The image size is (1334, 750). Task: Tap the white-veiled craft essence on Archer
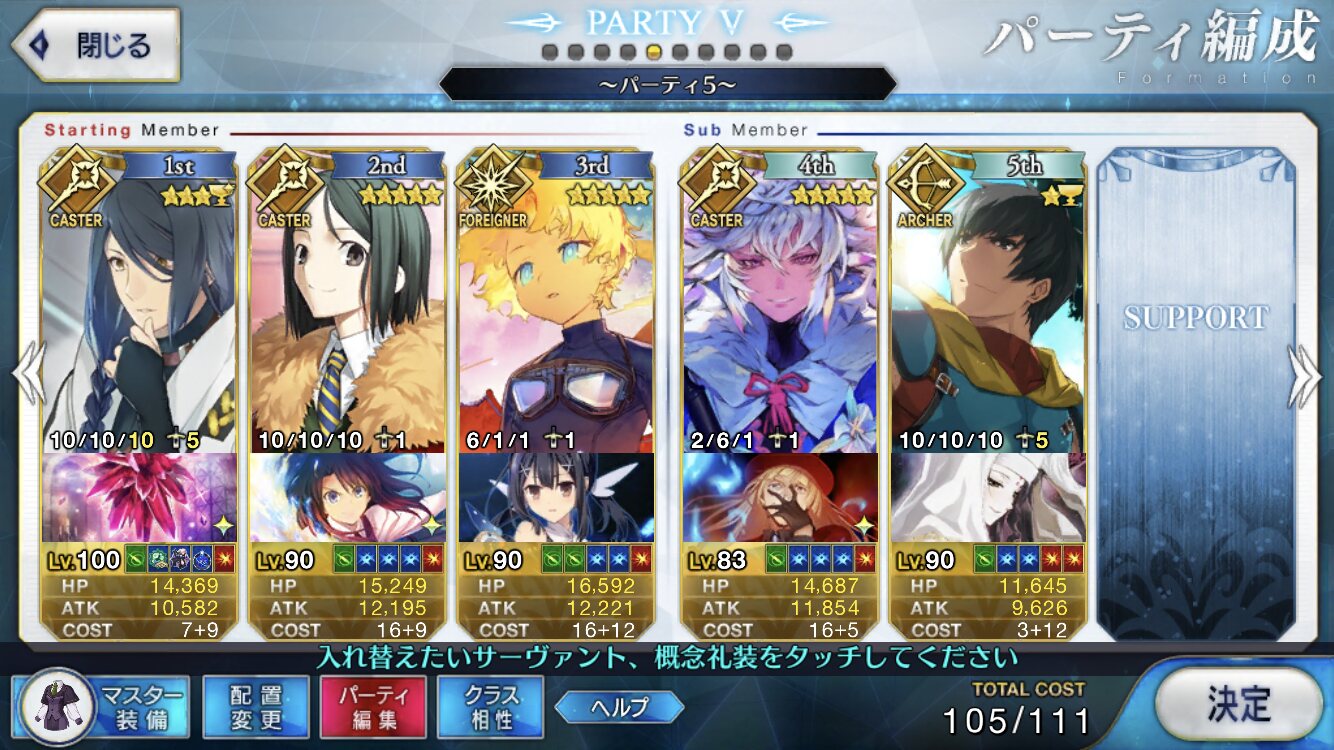tap(988, 497)
